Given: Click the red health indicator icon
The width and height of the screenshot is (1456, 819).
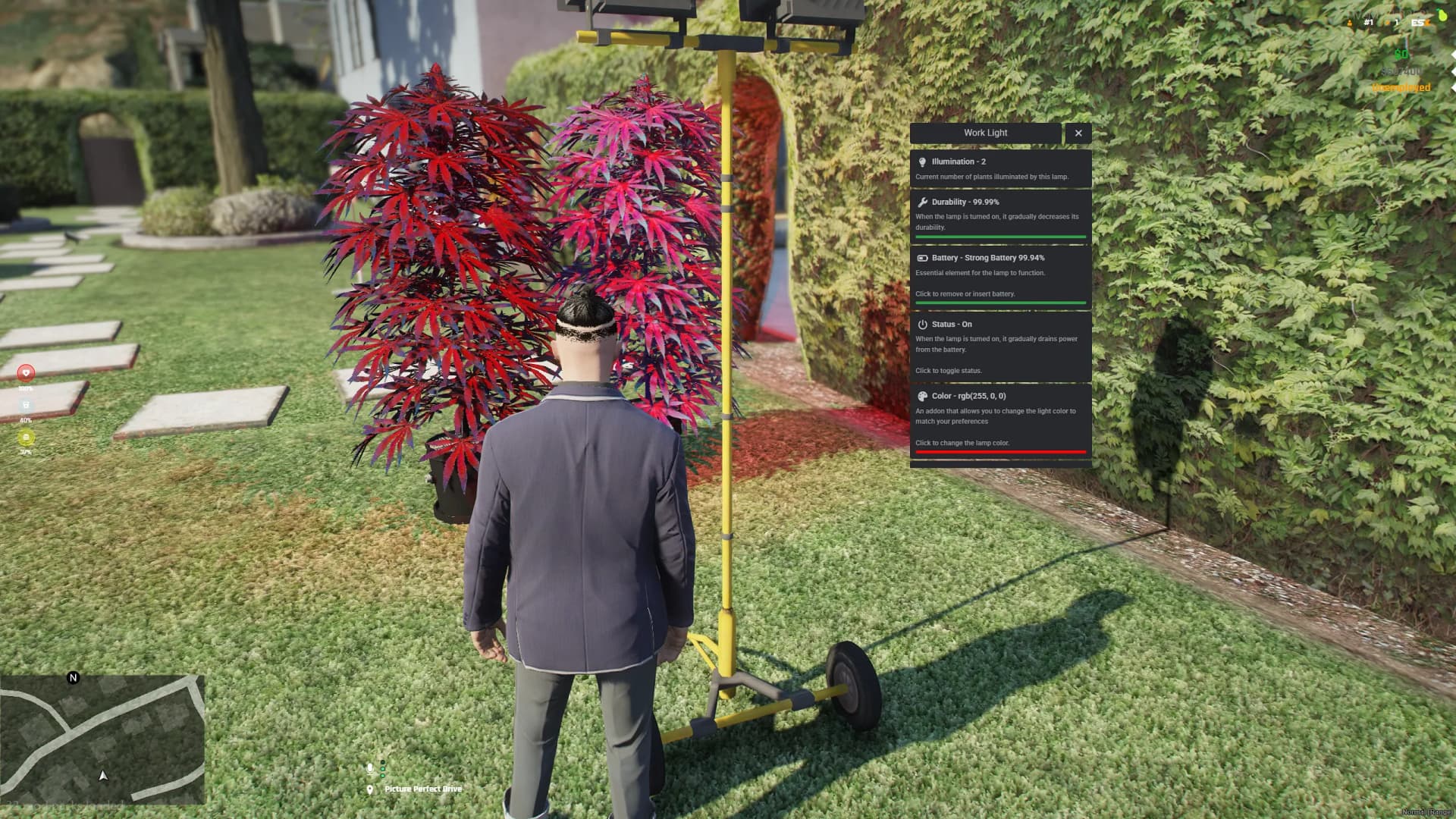Looking at the screenshot, I should [26, 372].
